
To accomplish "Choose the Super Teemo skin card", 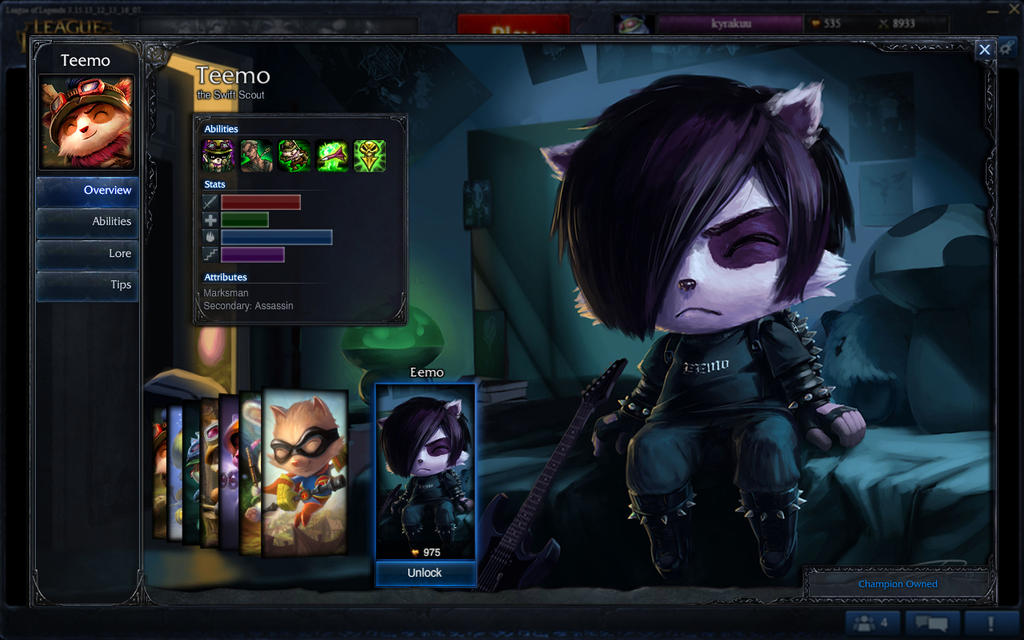I will click(305, 472).
